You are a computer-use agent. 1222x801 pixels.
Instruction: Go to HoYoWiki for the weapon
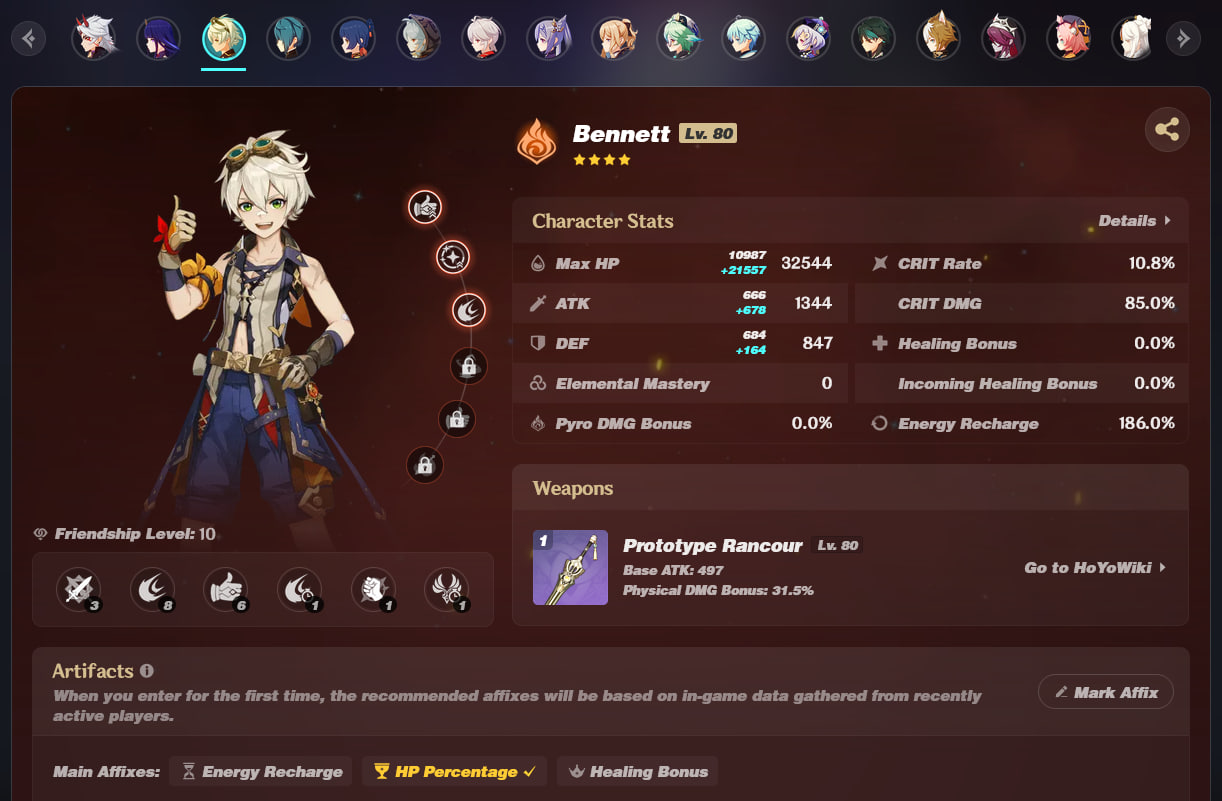click(1095, 568)
